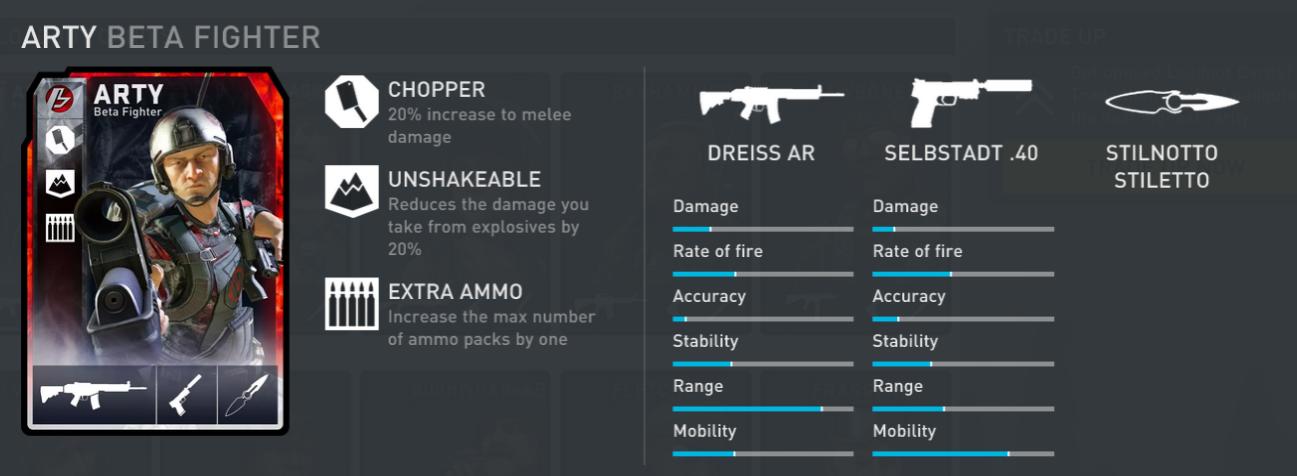Click the pistol slot on the card
Screen dimensions: 1297x476
tap(187, 395)
